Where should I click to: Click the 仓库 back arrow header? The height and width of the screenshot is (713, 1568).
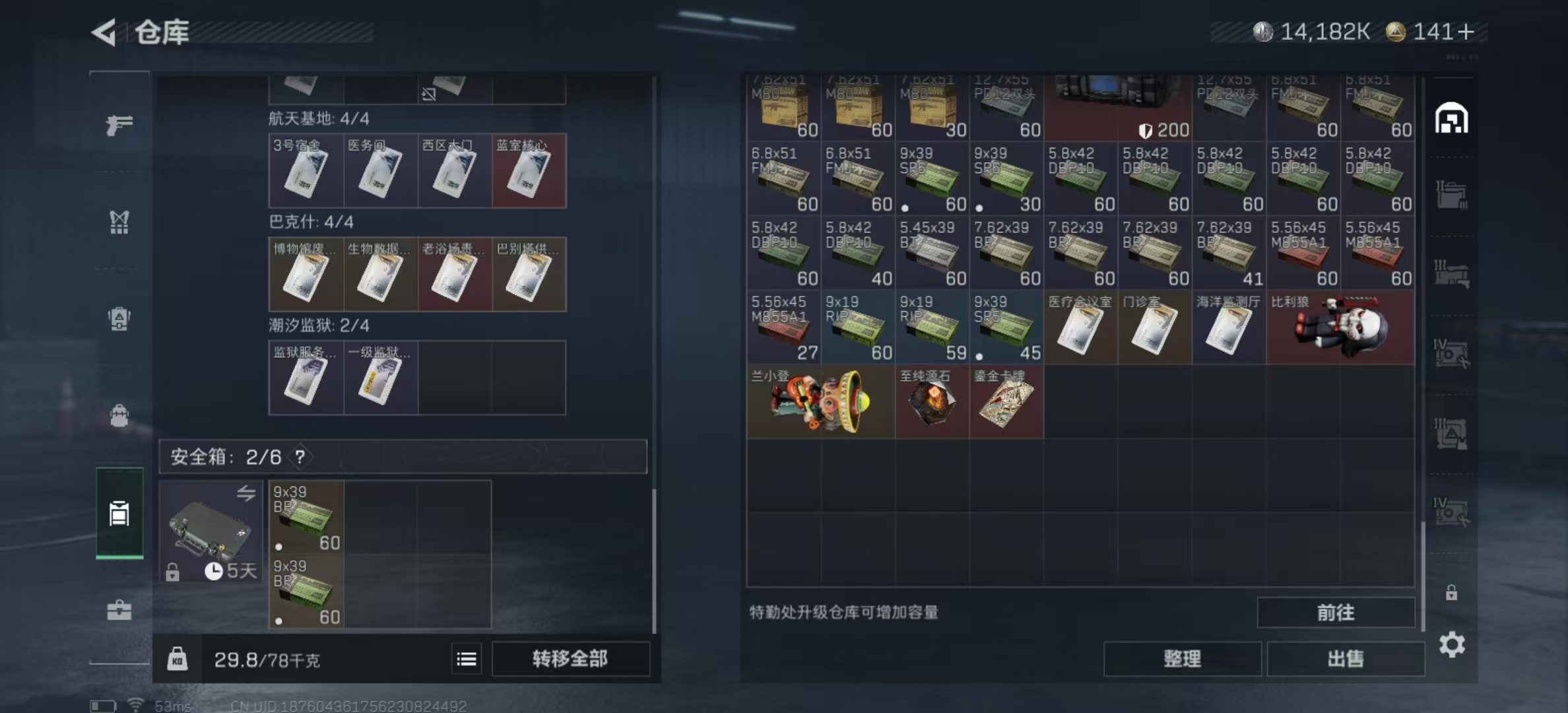(106, 31)
